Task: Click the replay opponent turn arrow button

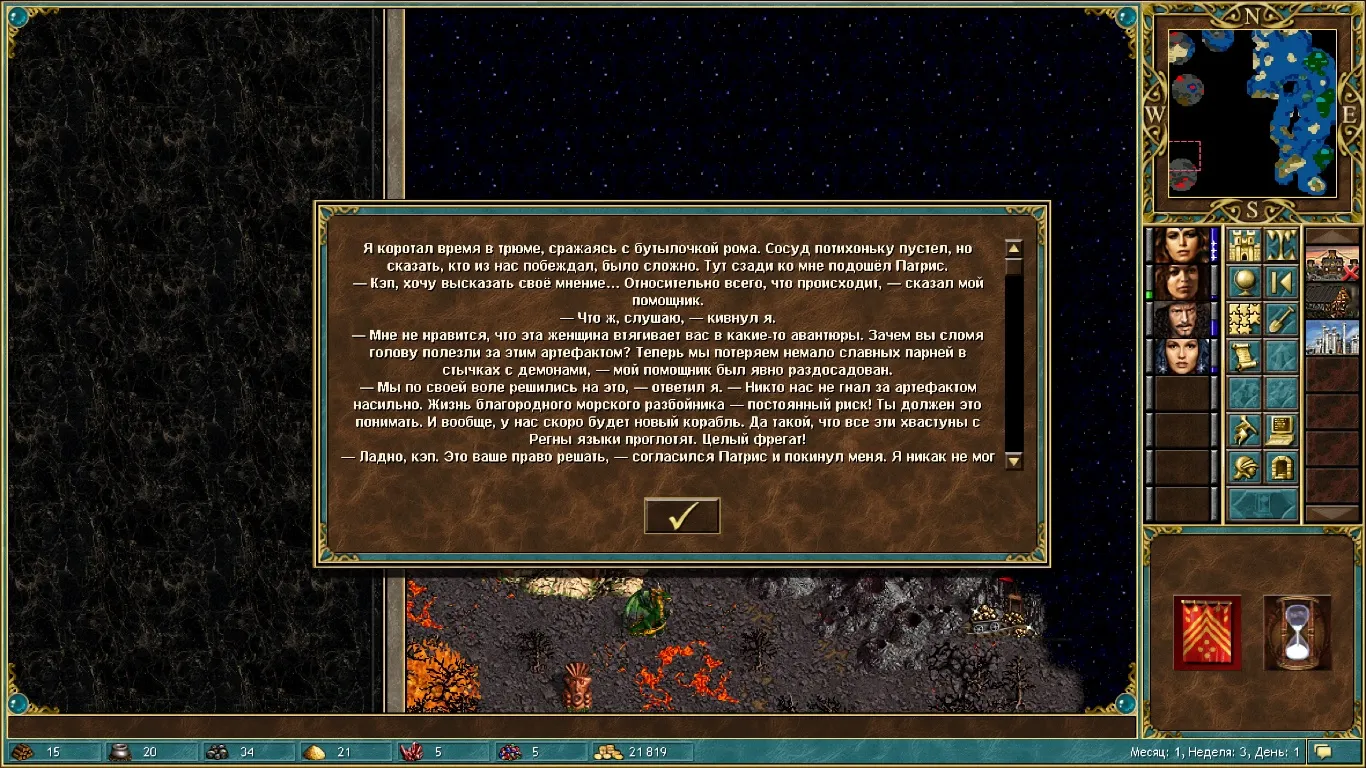Action: (x=1281, y=283)
